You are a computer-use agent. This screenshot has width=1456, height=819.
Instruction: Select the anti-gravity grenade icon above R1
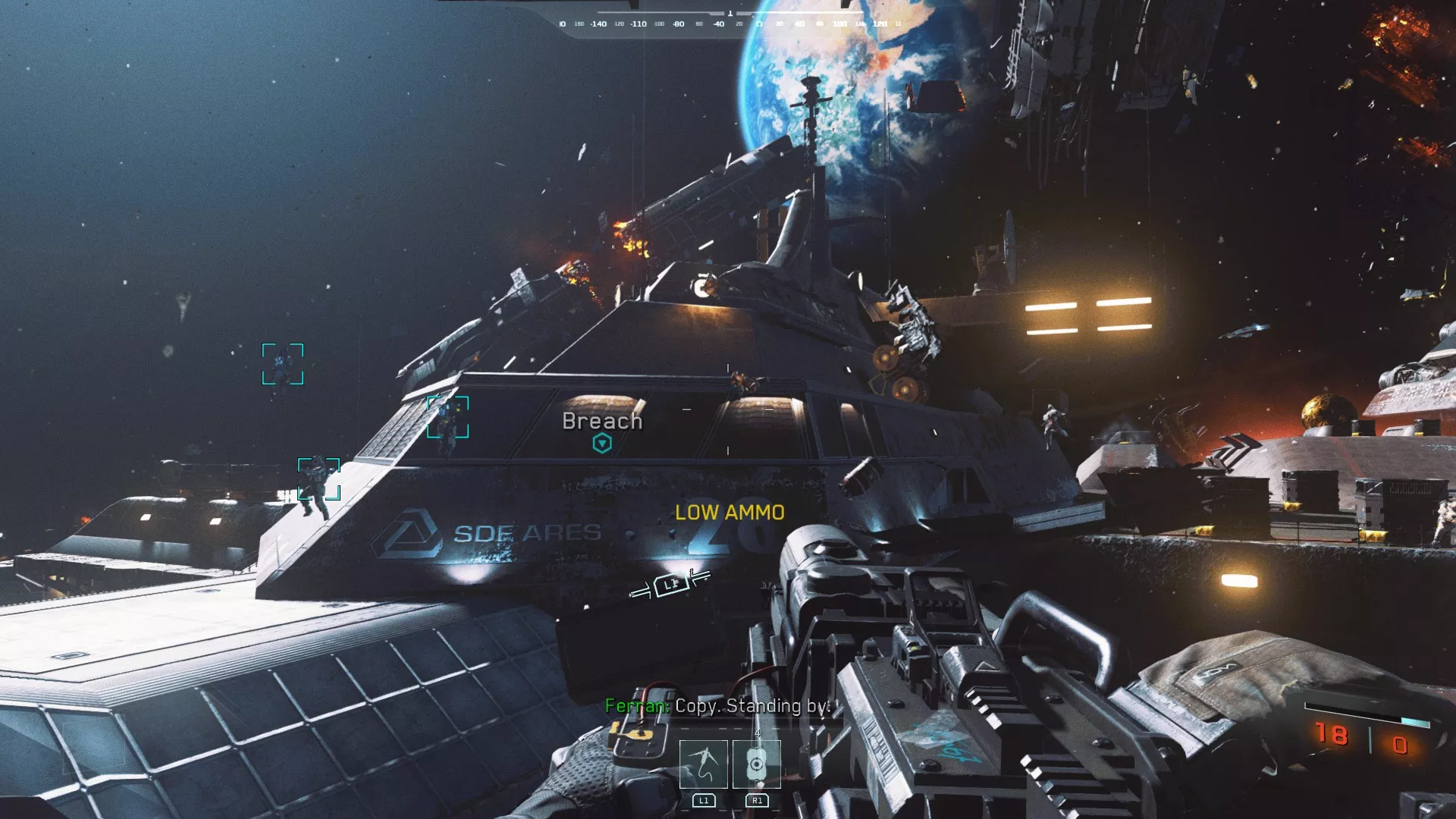point(757,764)
